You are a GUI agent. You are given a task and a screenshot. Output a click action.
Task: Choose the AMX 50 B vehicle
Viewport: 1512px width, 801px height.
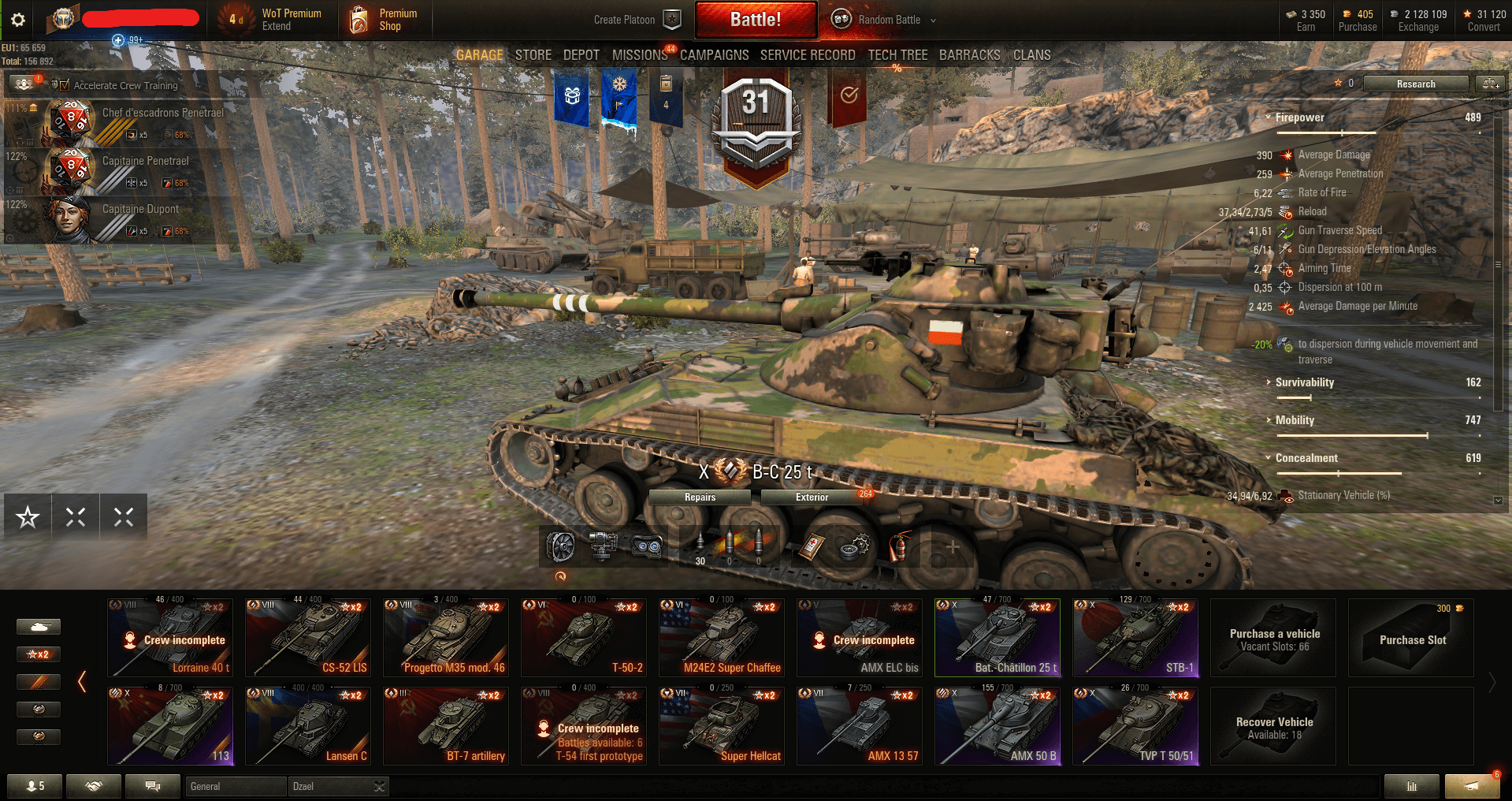[x=997, y=726]
